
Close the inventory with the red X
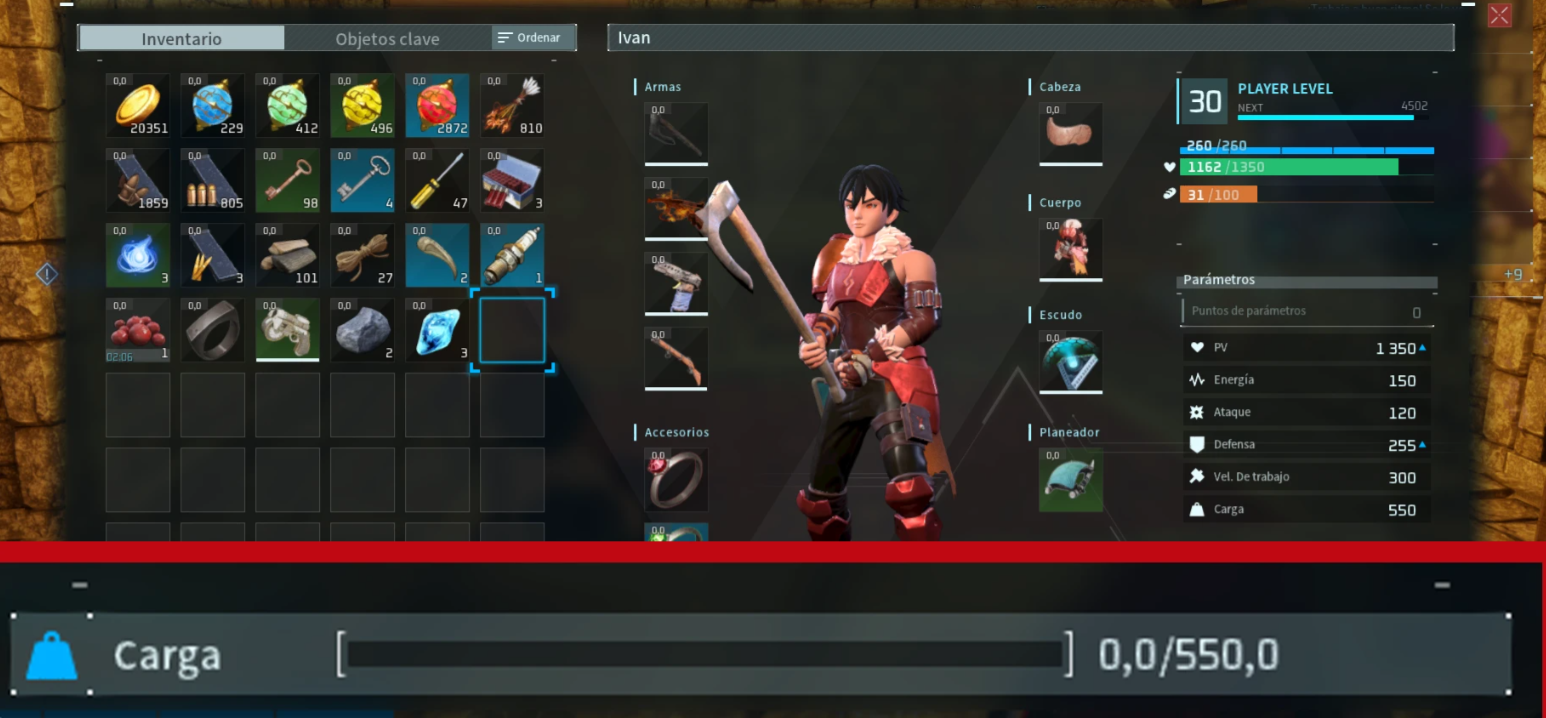pos(1499,15)
